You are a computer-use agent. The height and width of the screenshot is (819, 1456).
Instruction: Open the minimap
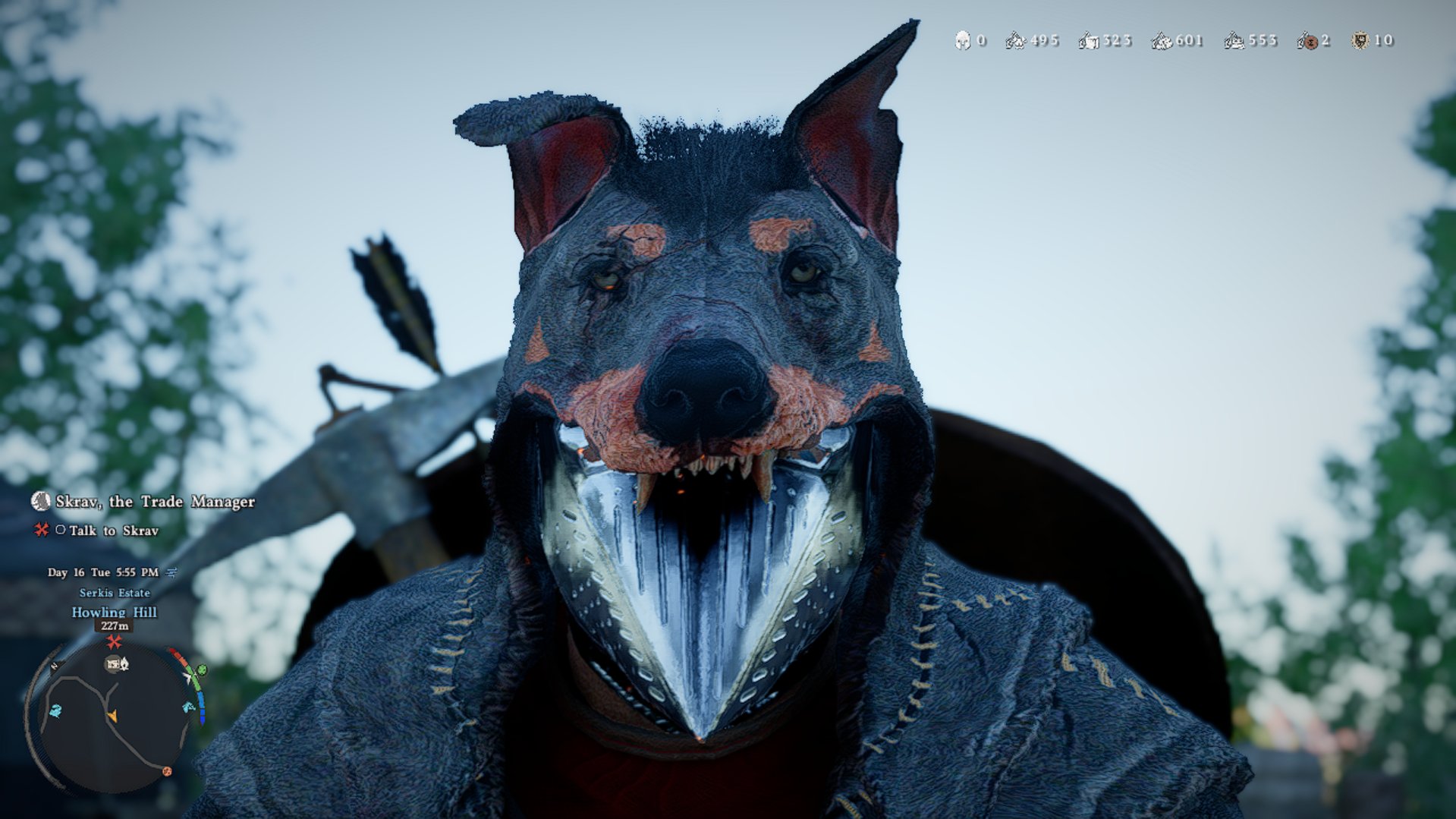114,717
